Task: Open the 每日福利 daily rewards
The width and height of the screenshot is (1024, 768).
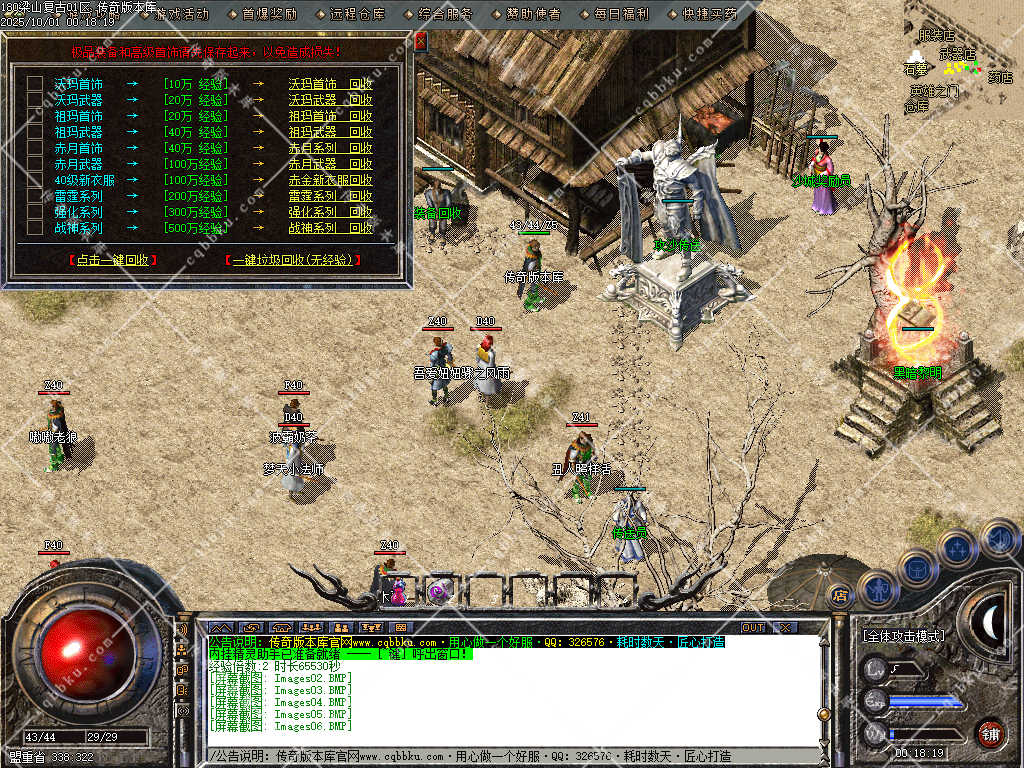Action: point(621,14)
